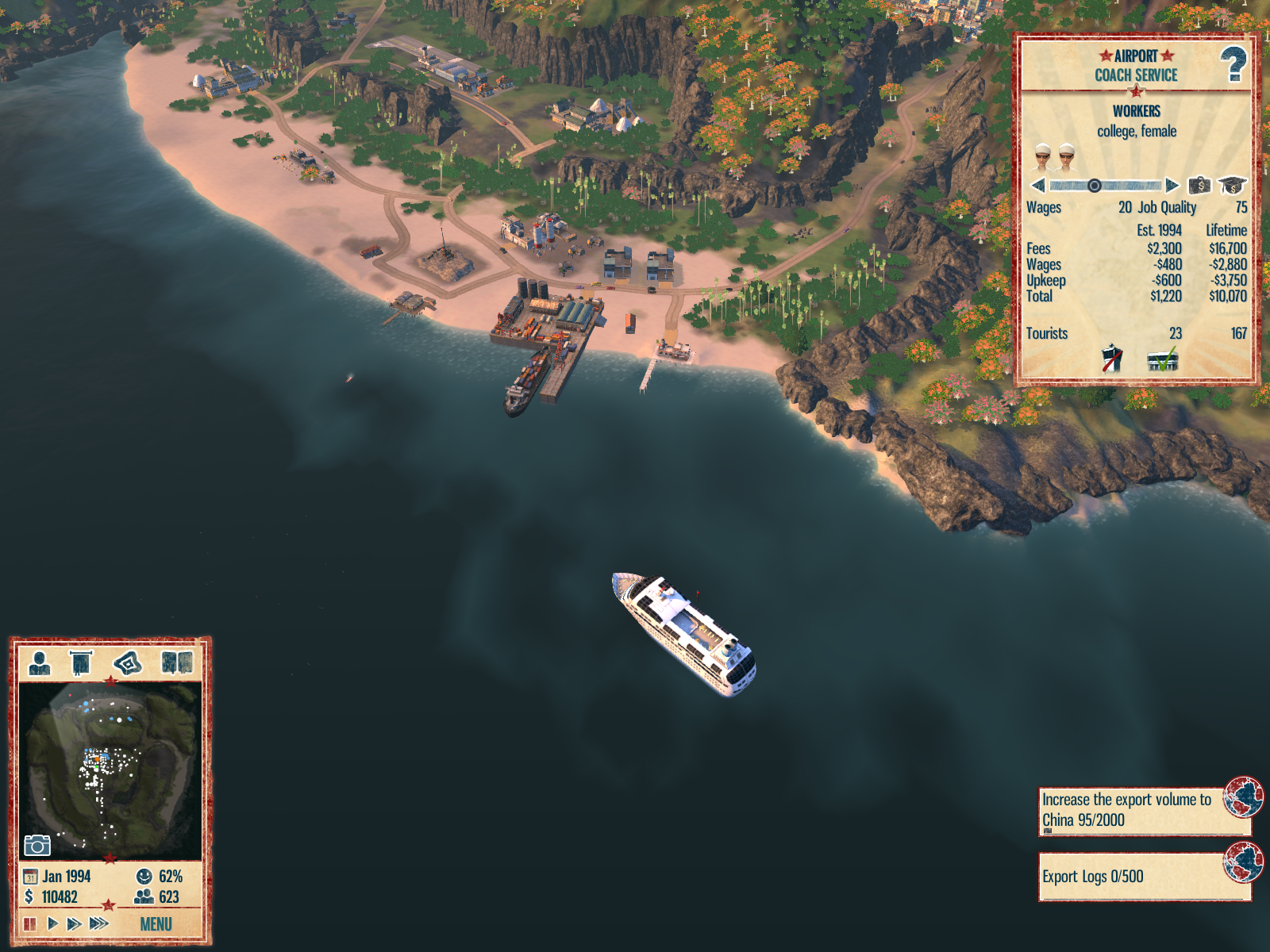Open the almanac book icon
1270x952 pixels.
[x=176, y=662]
